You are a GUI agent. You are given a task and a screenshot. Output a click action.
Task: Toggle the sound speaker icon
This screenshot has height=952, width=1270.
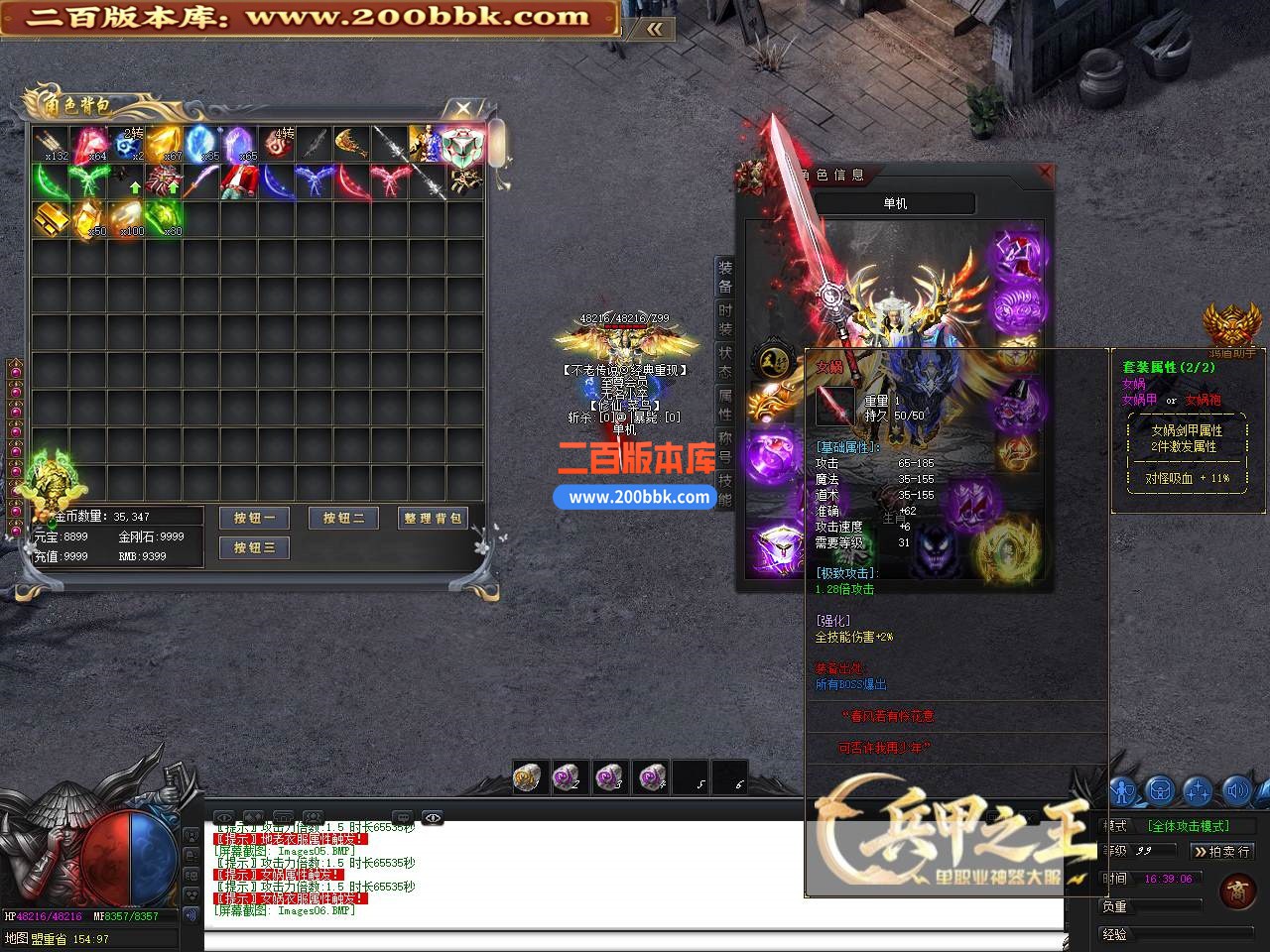pos(1236,790)
